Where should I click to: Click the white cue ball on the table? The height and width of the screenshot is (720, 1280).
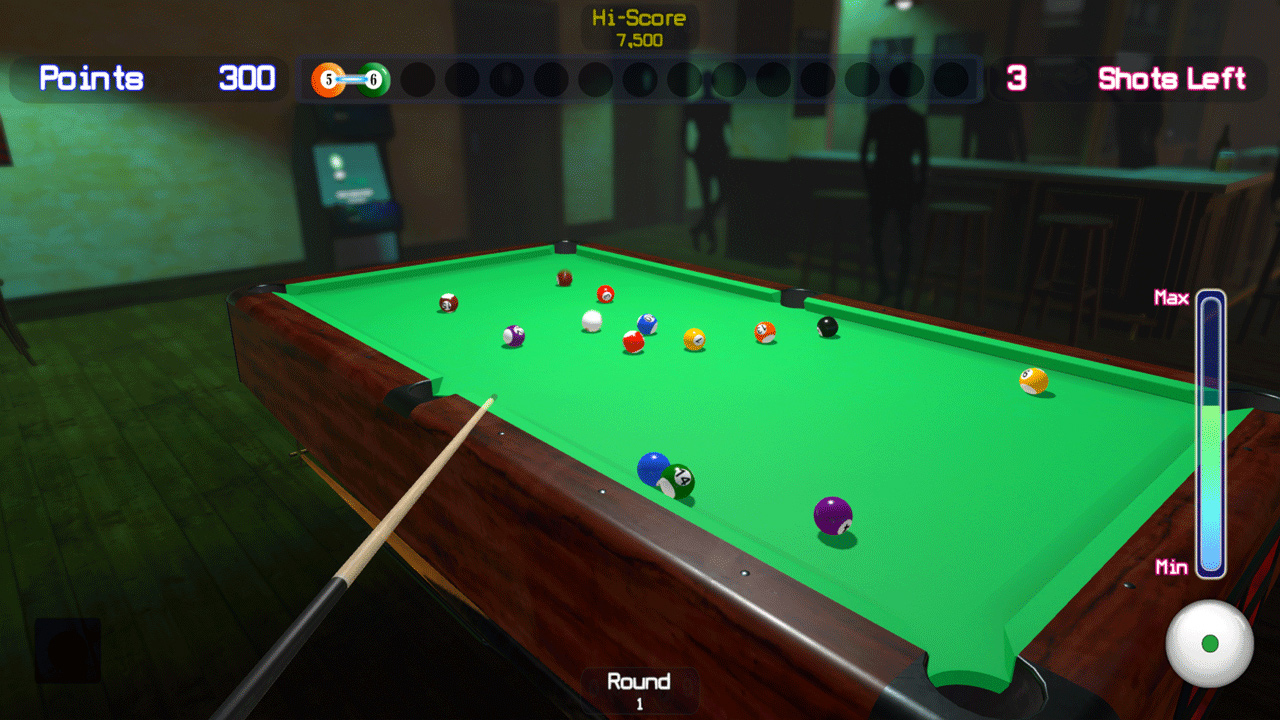tap(590, 318)
